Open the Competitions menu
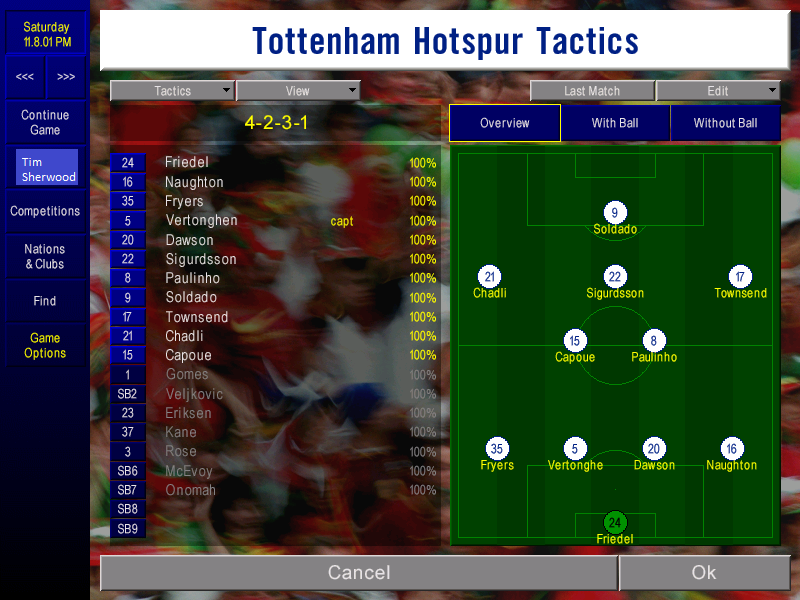Viewport: 800px width, 600px height. 45,211
